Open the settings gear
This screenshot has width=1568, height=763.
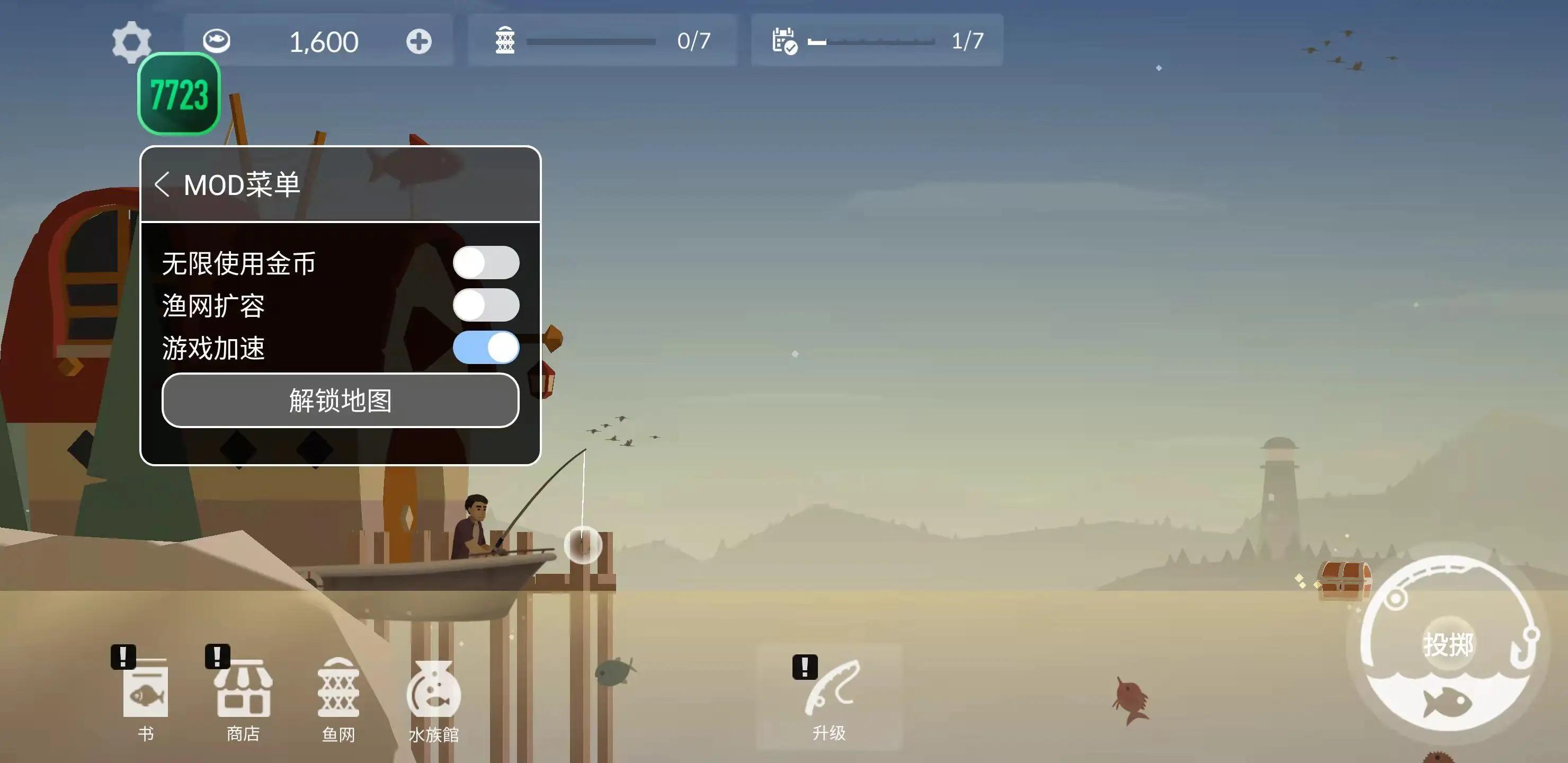131,41
